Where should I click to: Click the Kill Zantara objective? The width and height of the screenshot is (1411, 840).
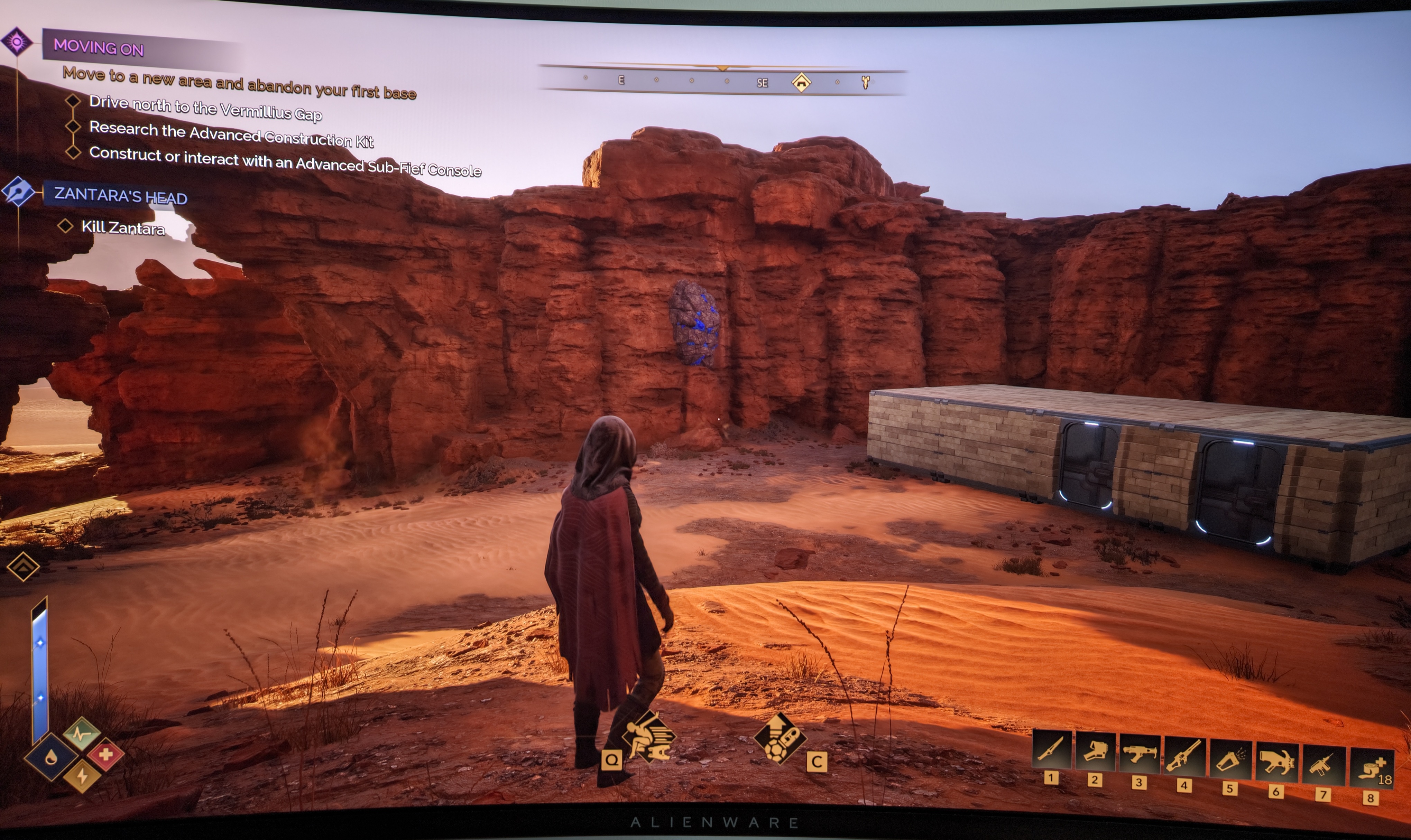tap(123, 227)
